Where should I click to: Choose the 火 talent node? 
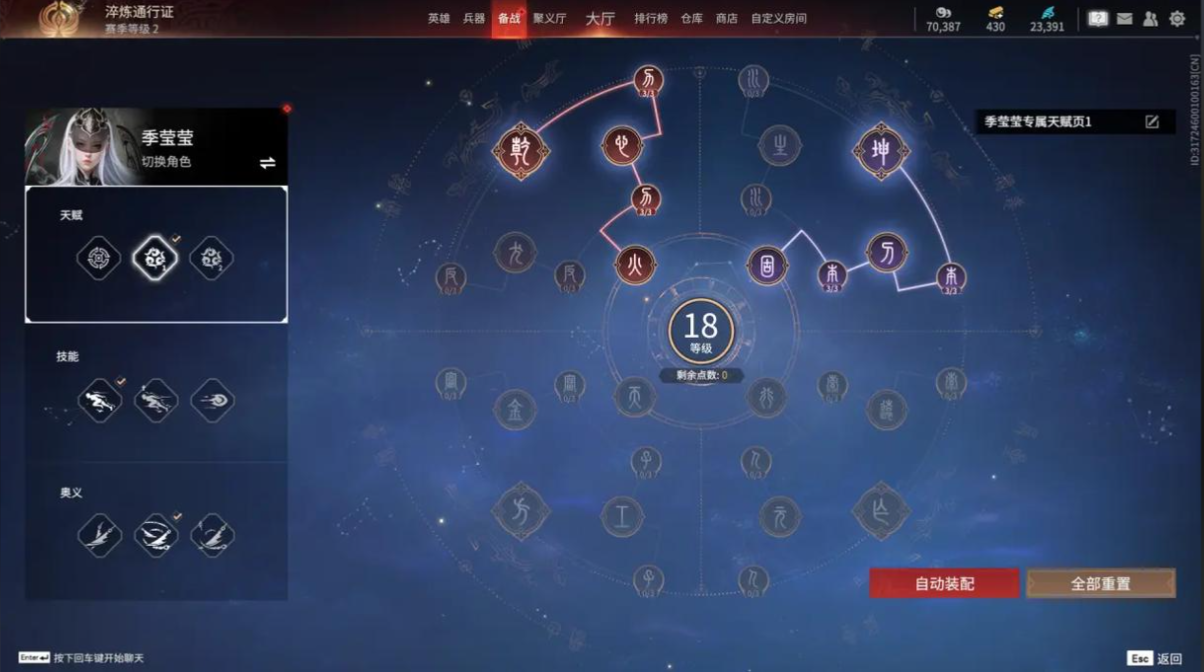635,265
